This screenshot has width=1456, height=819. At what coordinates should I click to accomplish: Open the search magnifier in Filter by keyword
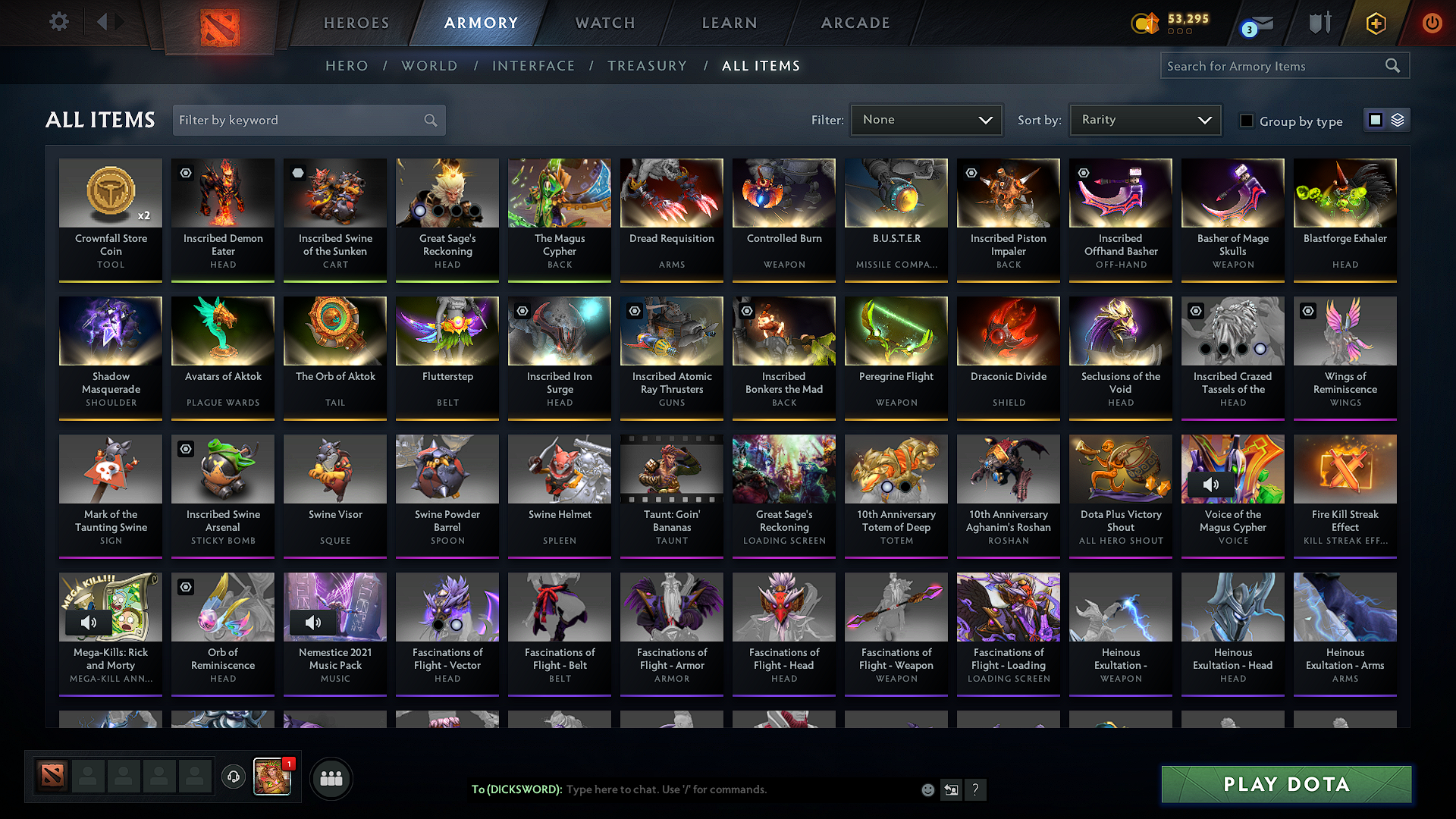click(429, 120)
